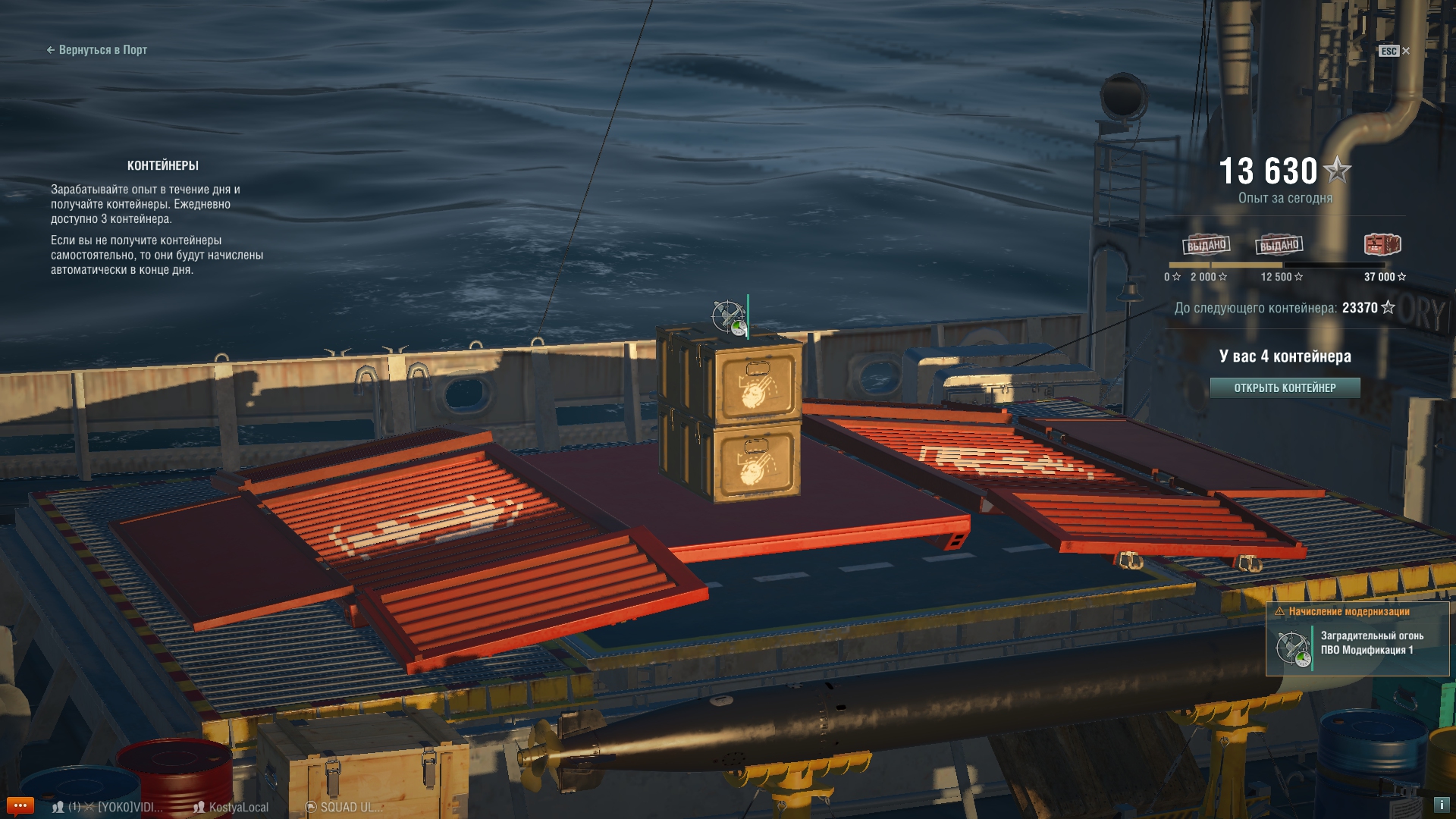Switch to the SQUAD UL... channel tab

[x=344, y=808]
